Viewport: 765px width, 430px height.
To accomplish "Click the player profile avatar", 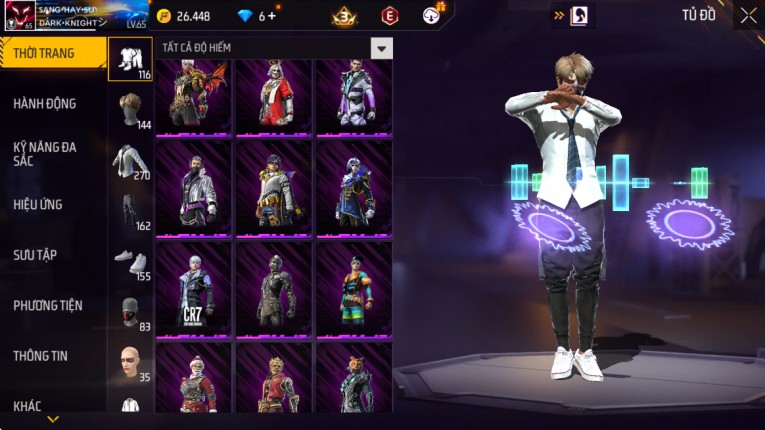I will tap(18, 15).
